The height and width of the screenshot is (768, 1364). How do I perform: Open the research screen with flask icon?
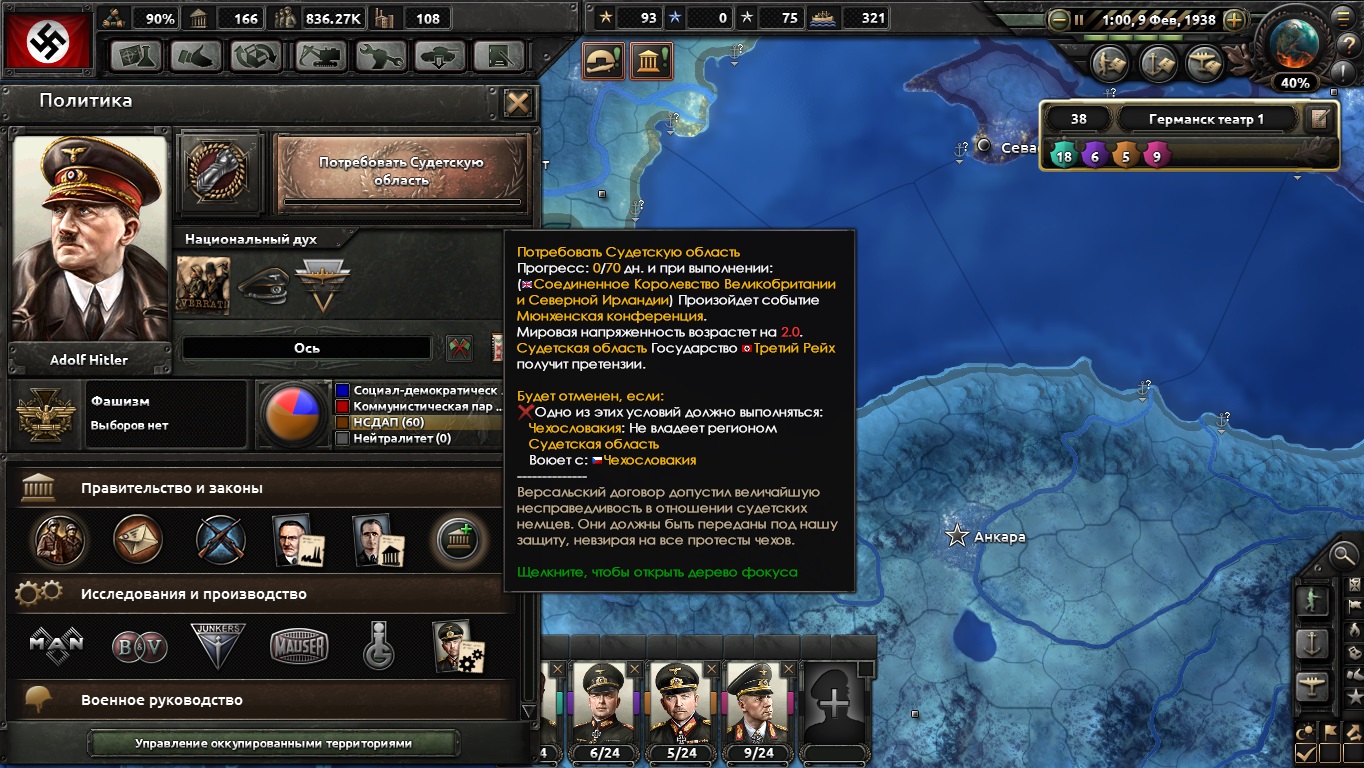point(136,56)
